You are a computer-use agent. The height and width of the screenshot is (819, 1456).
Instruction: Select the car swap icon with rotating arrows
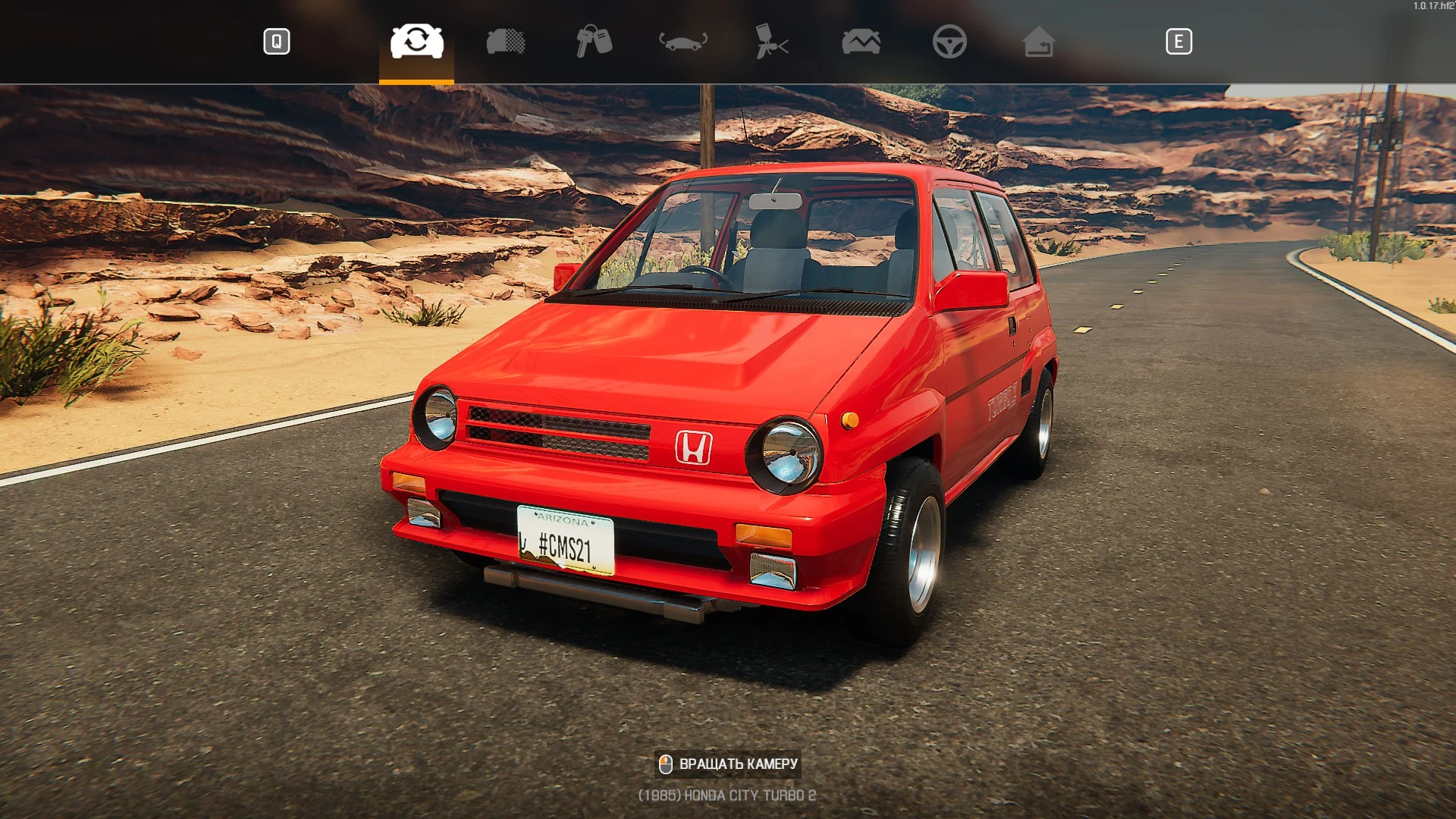416,42
